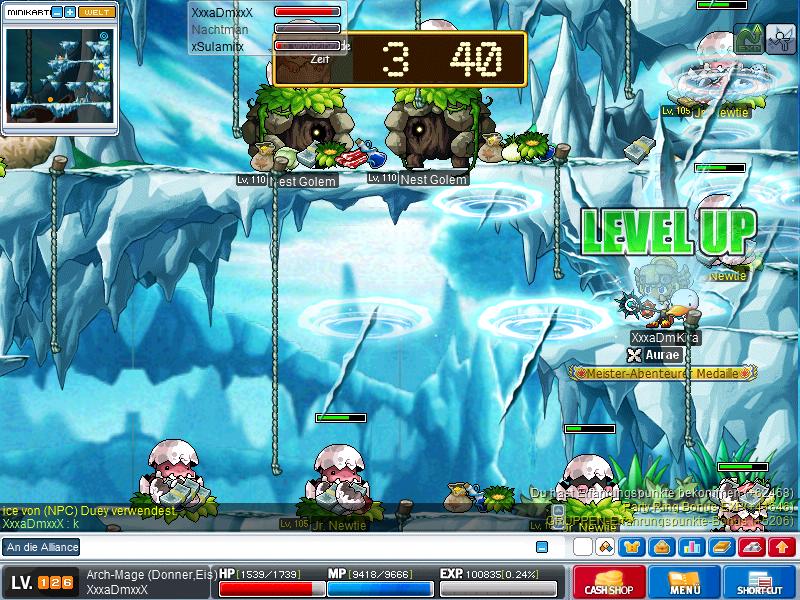800x600 pixels.
Task: Open the stats bar-chart icon
Action: tap(691, 547)
